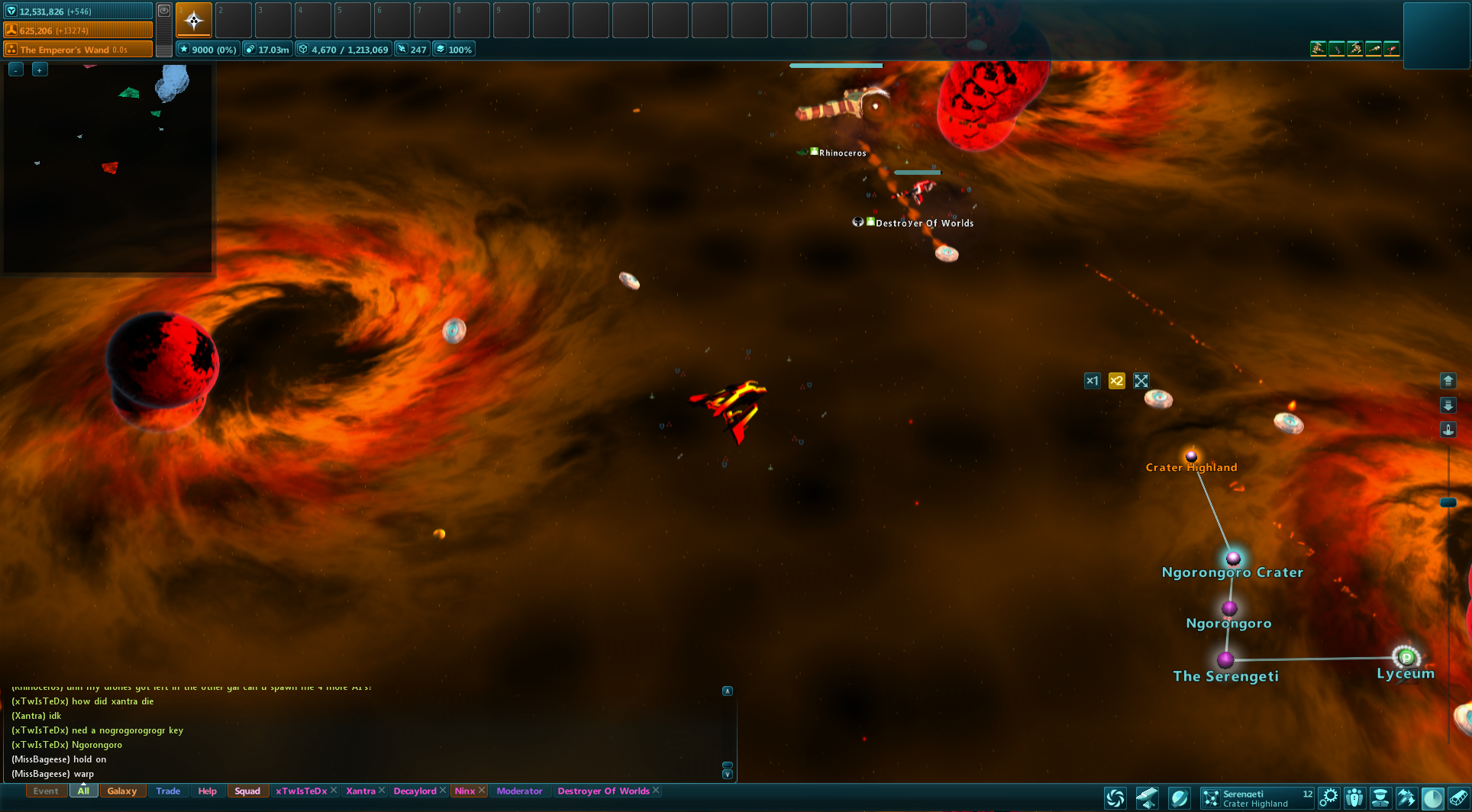Set galaxy map scale to x2
This screenshot has height=812, width=1472.
1116,381
